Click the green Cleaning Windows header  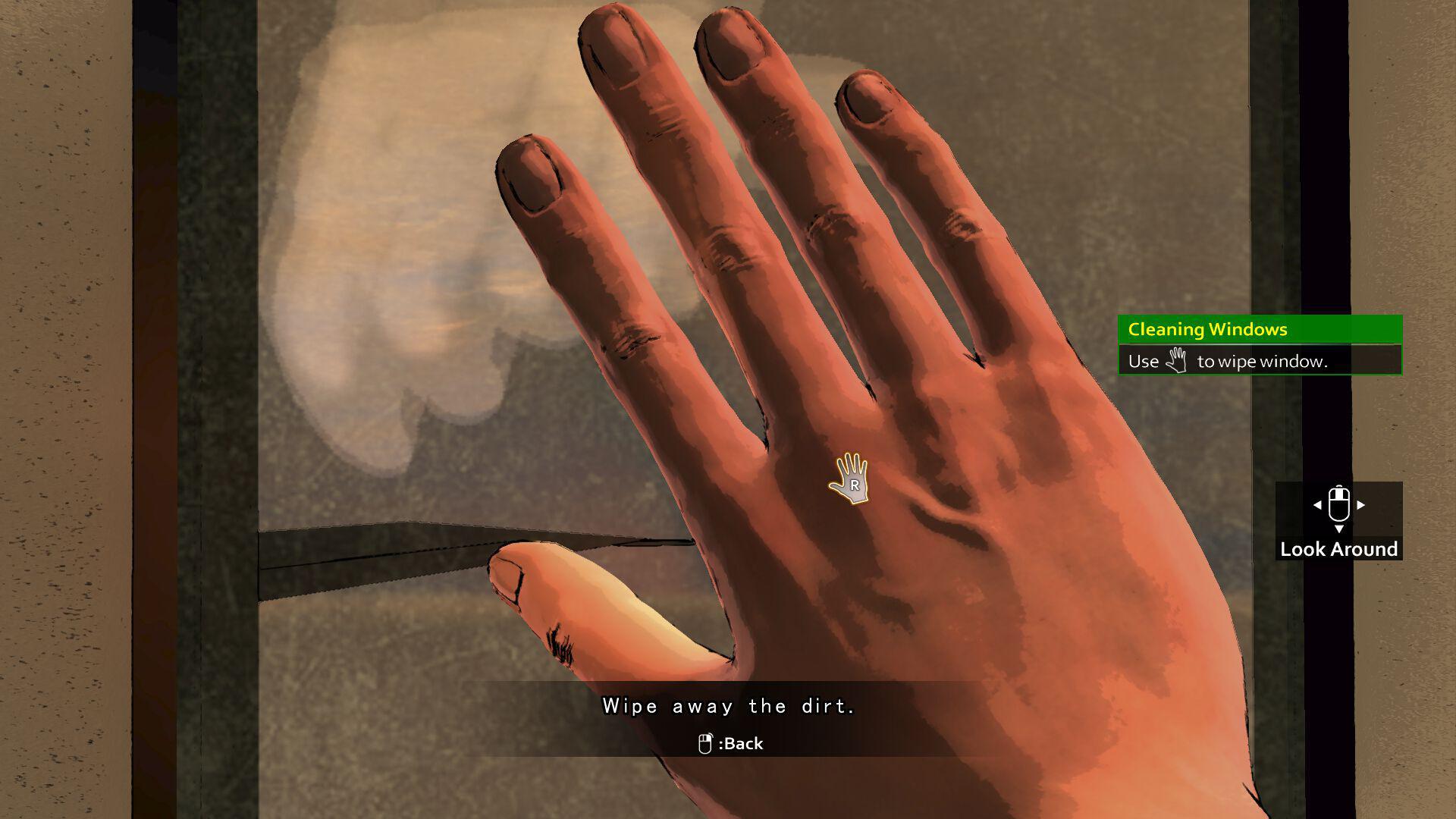pos(1206,329)
